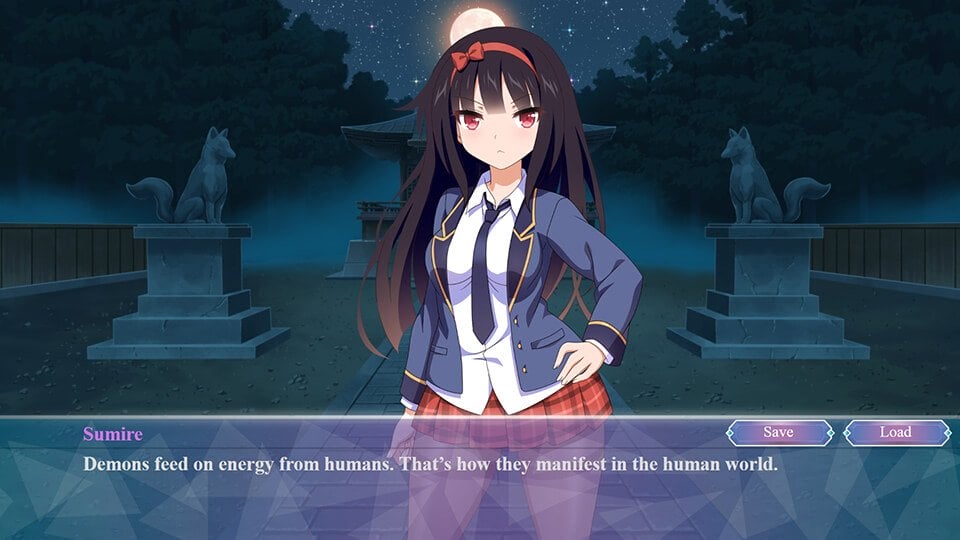Click the Save button
960x540 pixels.
(x=779, y=432)
